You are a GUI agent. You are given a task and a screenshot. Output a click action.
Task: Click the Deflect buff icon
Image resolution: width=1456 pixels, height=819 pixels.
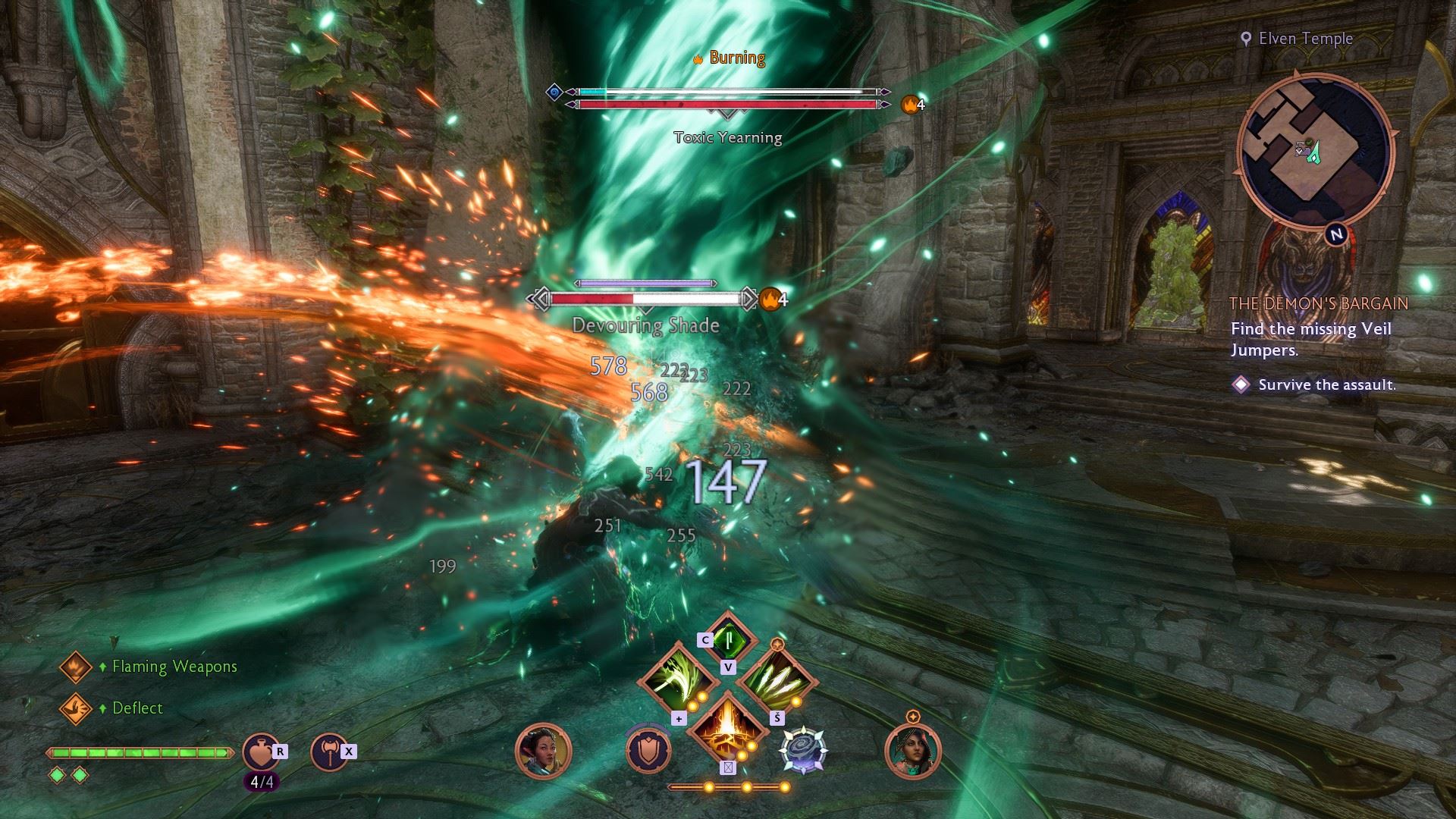click(76, 708)
